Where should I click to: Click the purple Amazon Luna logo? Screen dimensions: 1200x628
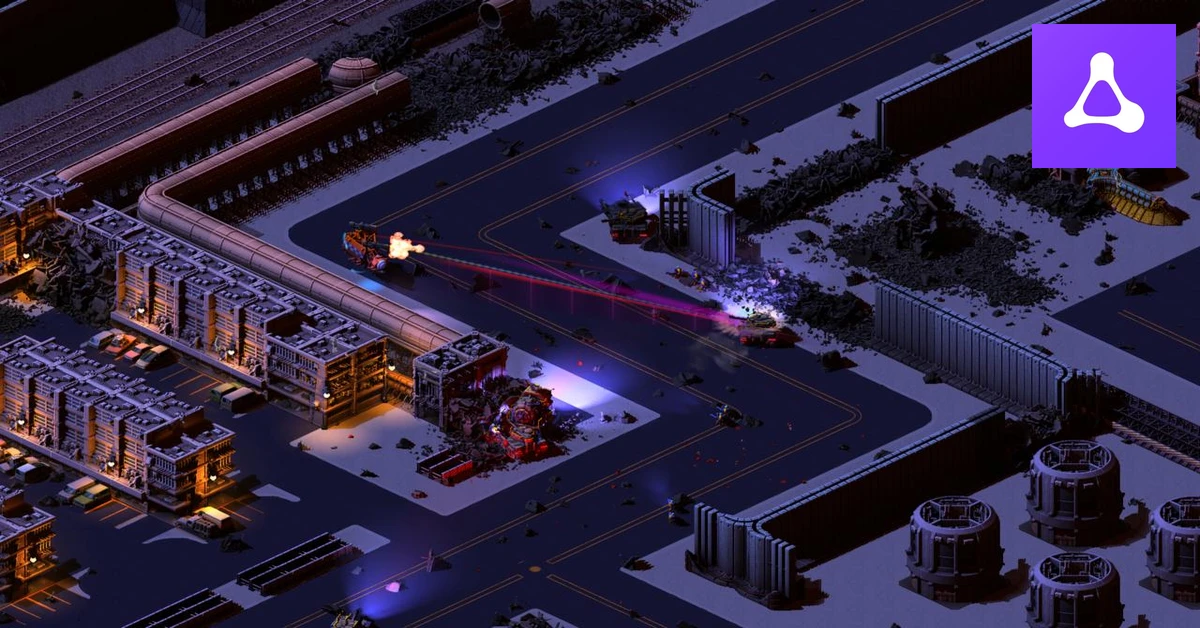1103,95
